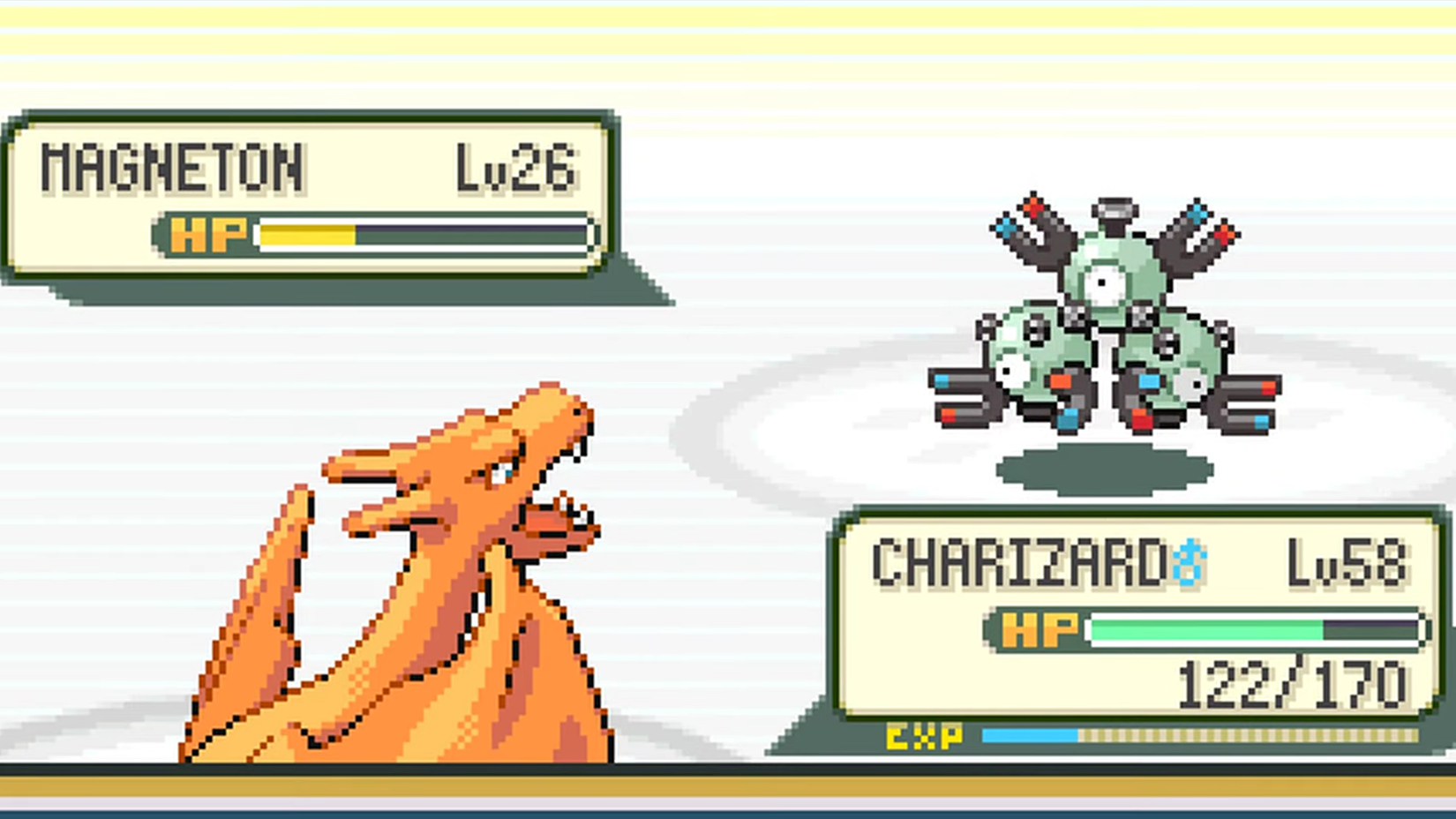Toggle Magneton's yellow HP bar
1456x819 pixels.
pos(309,234)
